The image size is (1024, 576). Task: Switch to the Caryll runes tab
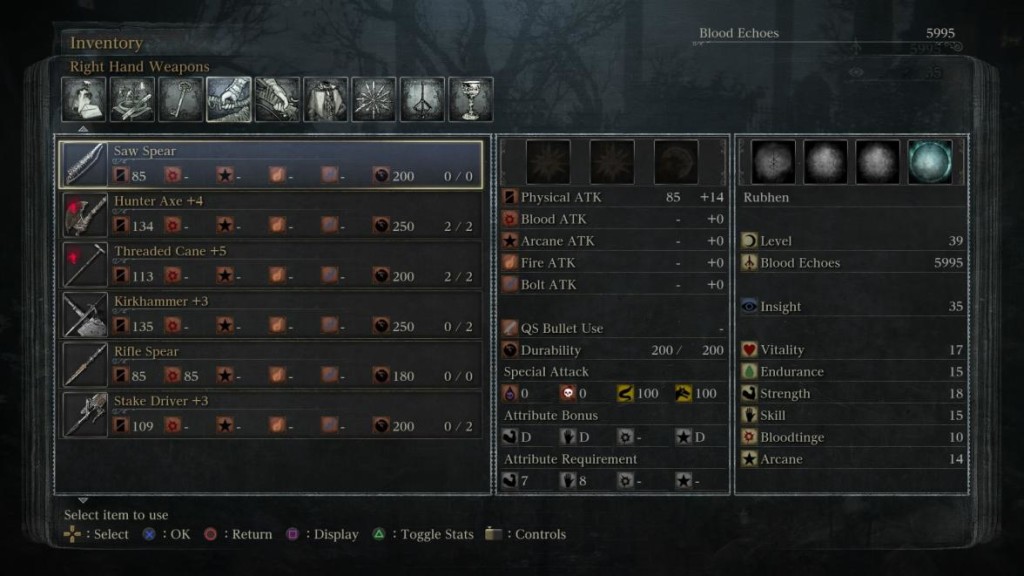tap(422, 99)
